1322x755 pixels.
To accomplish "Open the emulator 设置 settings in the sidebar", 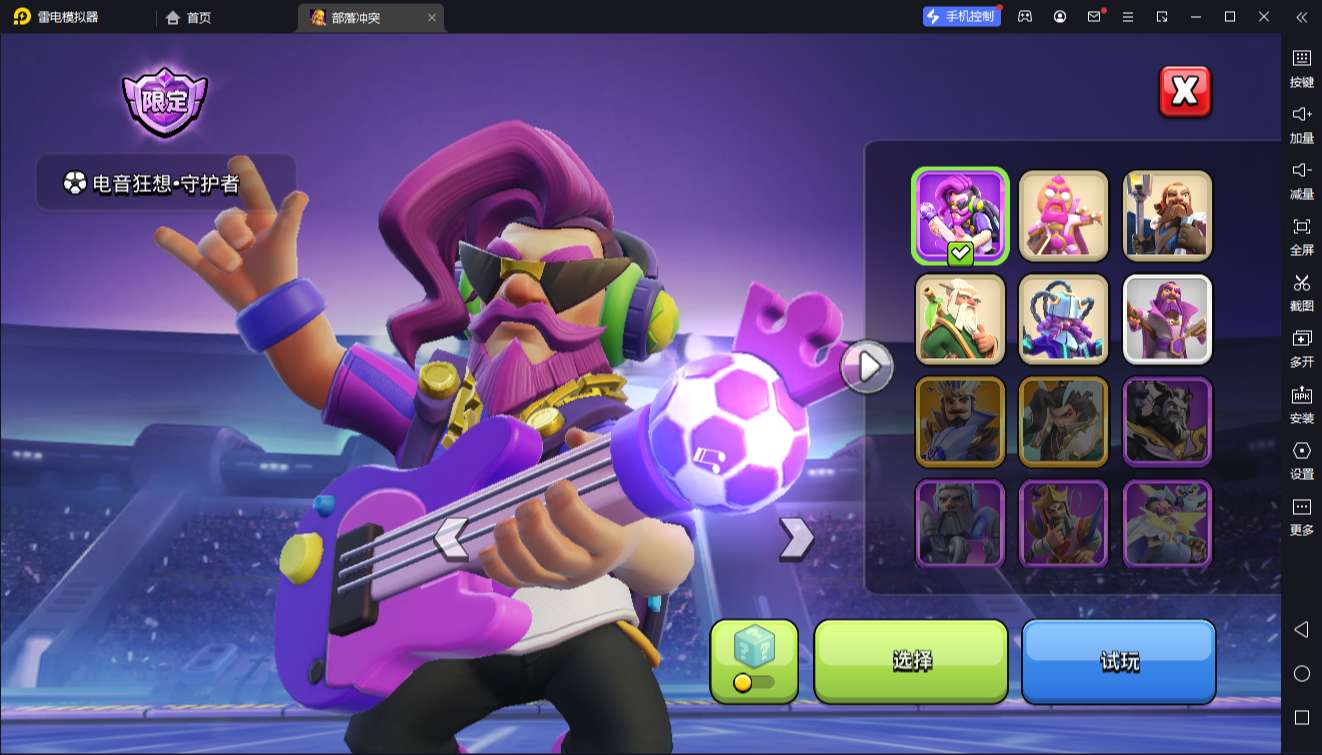I will (x=1301, y=460).
